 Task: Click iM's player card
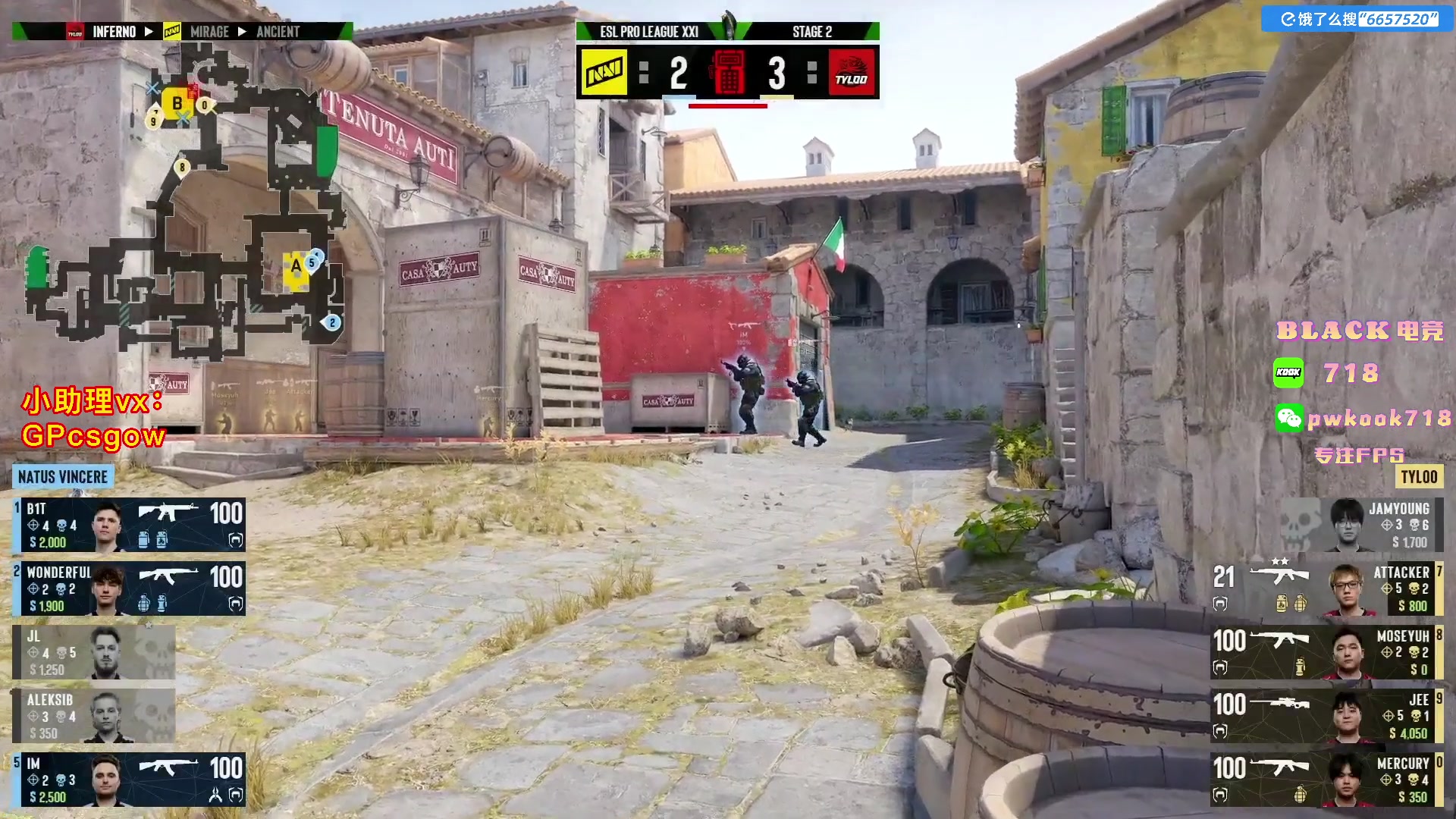[129, 780]
